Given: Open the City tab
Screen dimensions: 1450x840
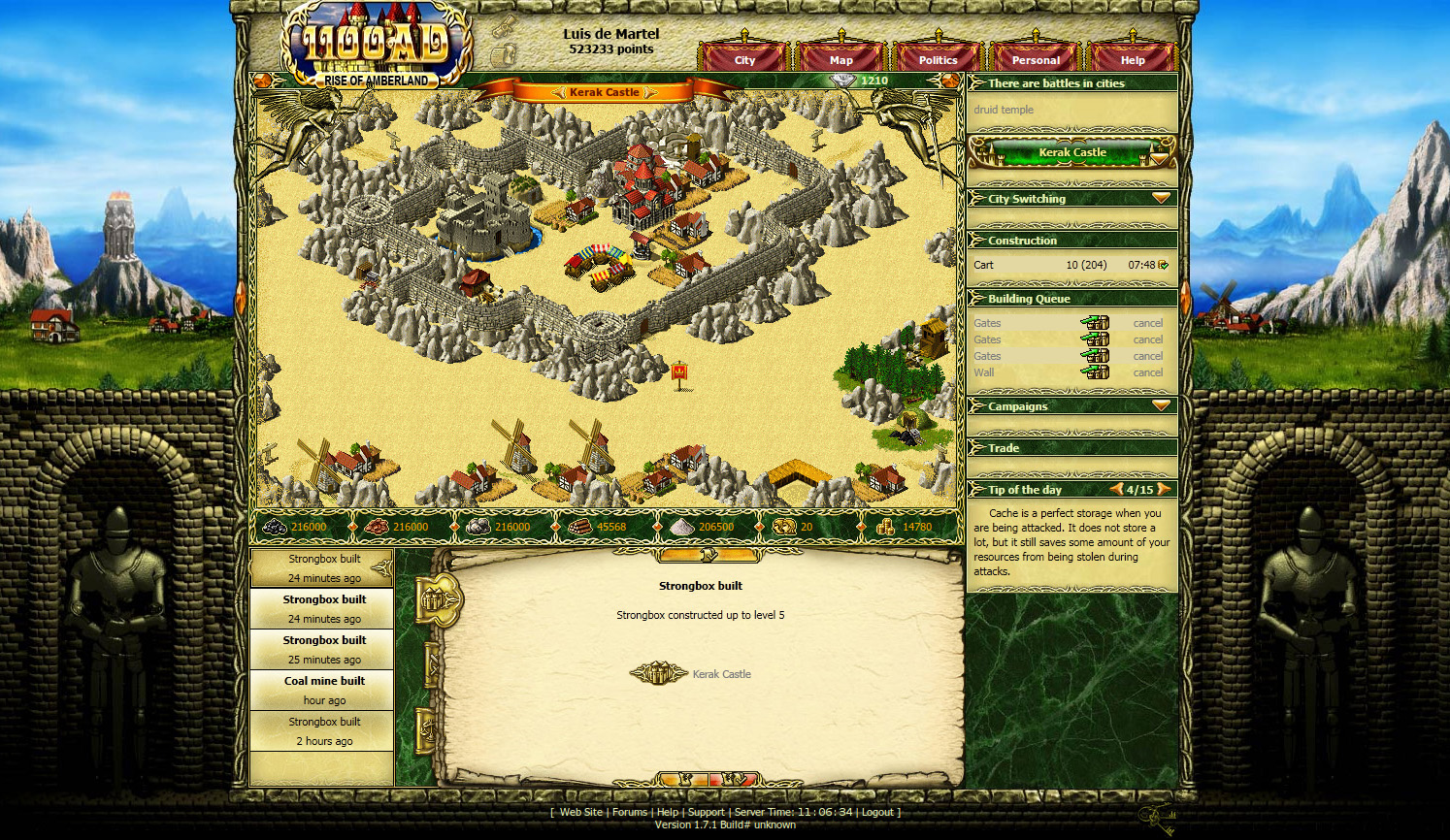Looking at the screenshot, I should (x=744, y=59).
